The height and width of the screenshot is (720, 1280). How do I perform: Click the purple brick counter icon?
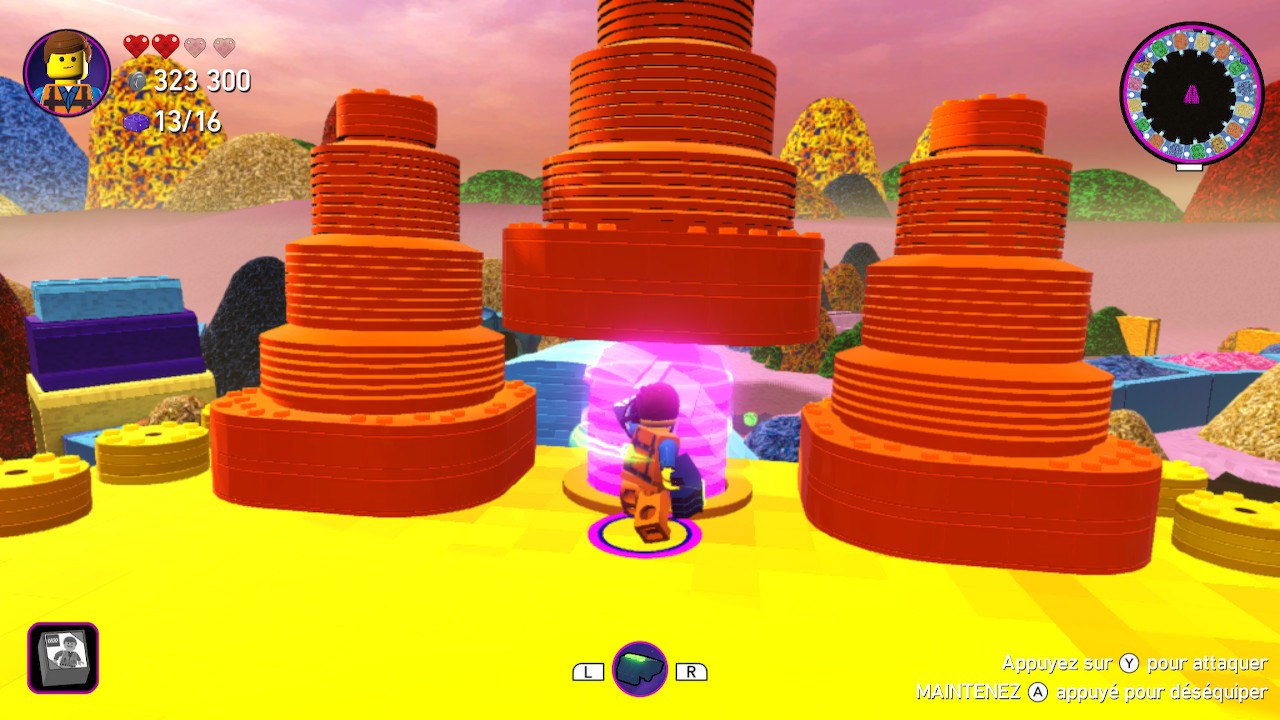(137, 120)
